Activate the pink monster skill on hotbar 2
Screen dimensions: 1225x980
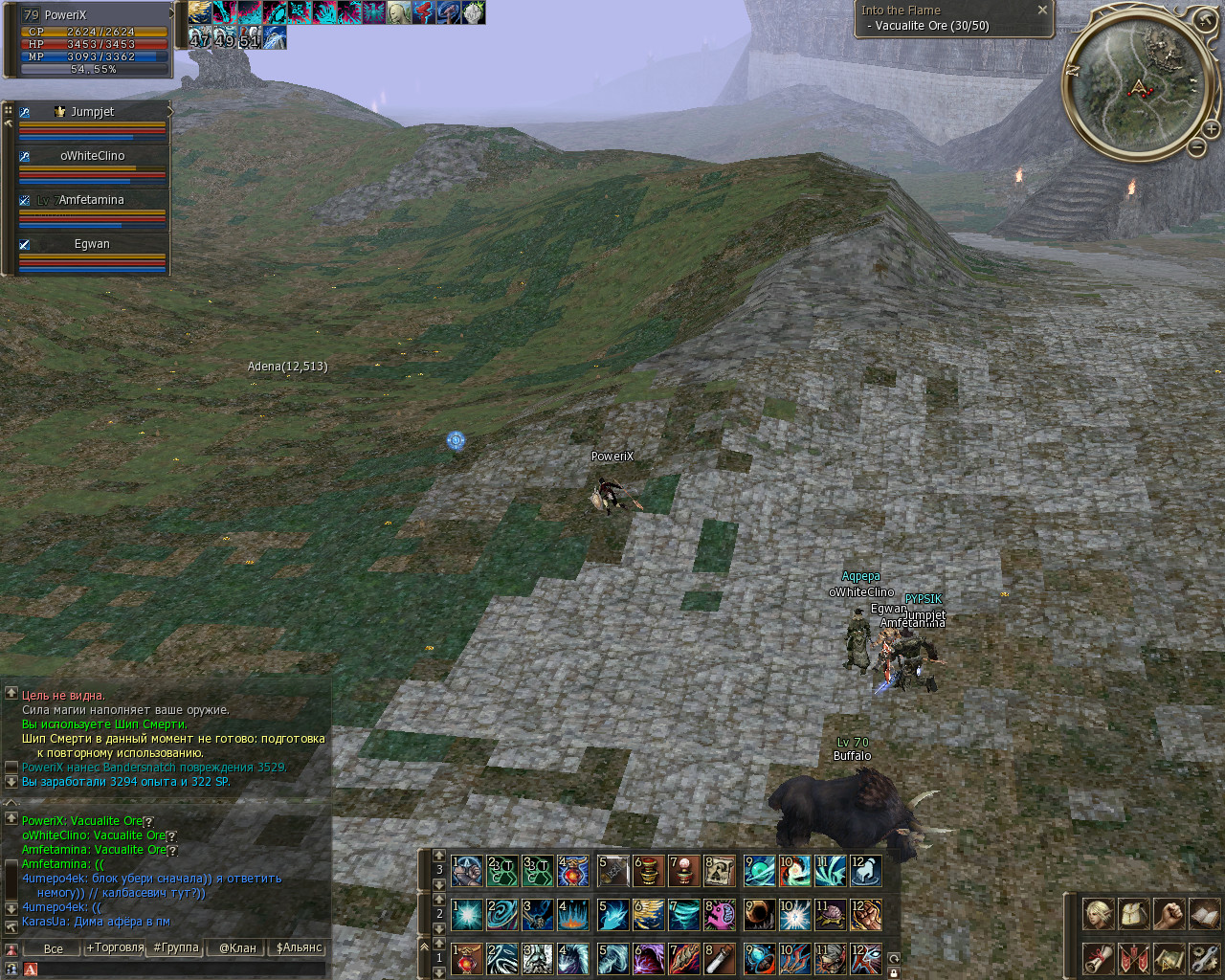(720, 914)
